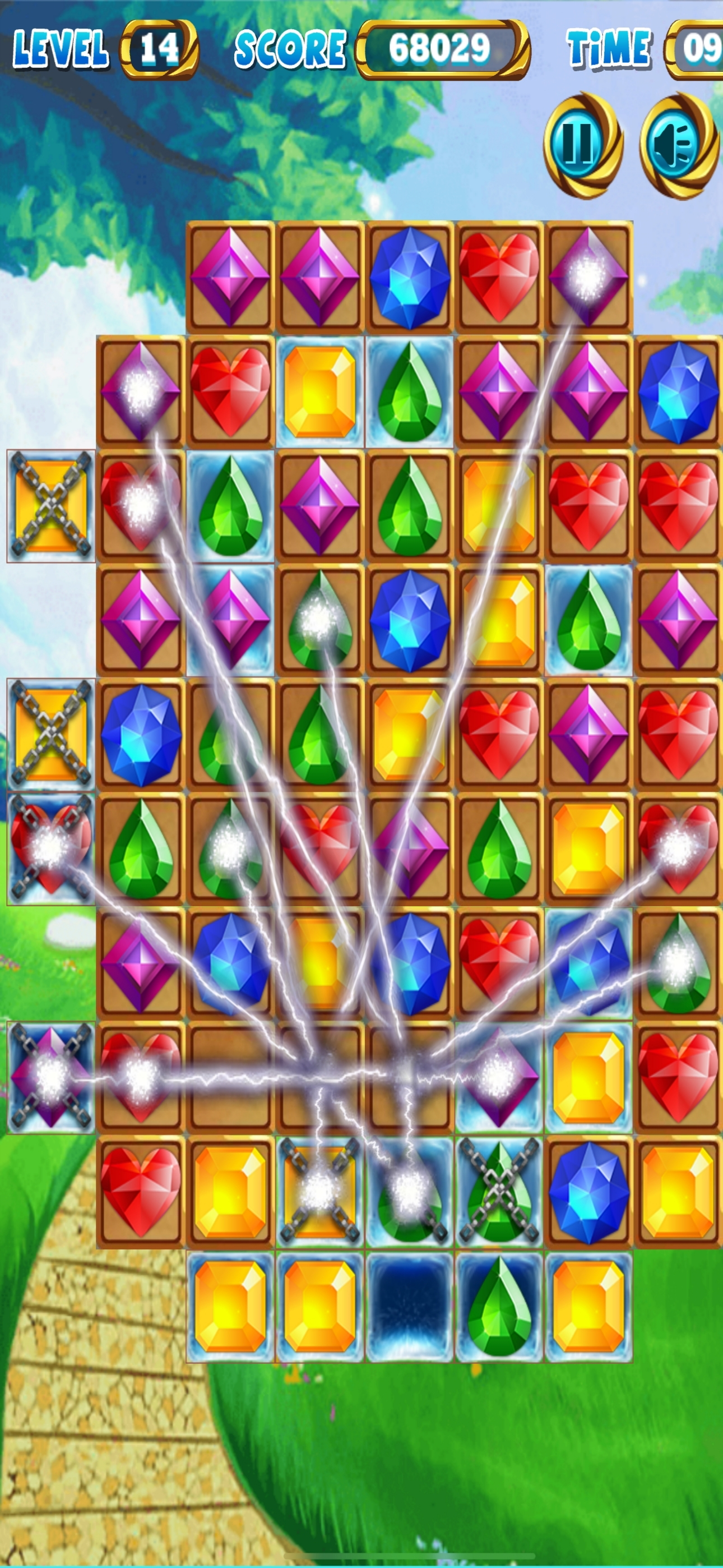Tap the sparkling white diamond gem at top right

pyautogui.click(x=589, y=276)
